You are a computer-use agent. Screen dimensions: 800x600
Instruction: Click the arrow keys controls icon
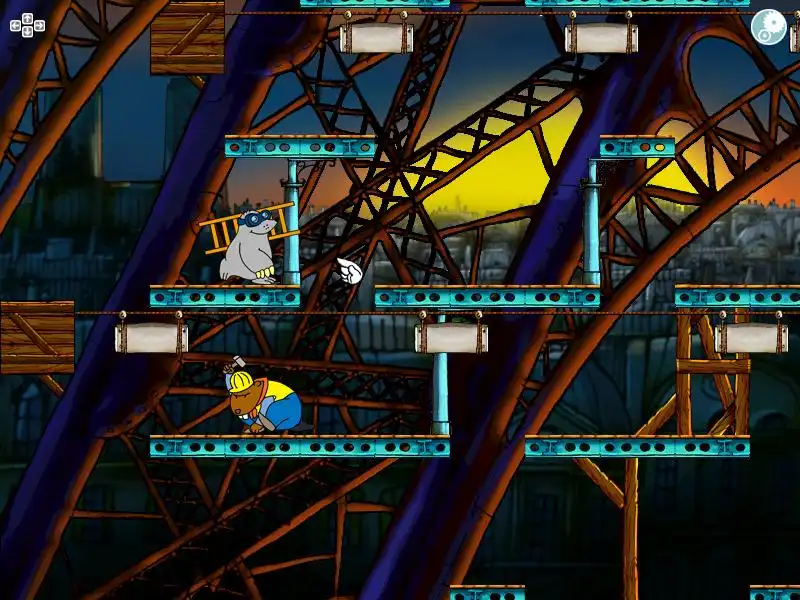click(x=27, y=25)
